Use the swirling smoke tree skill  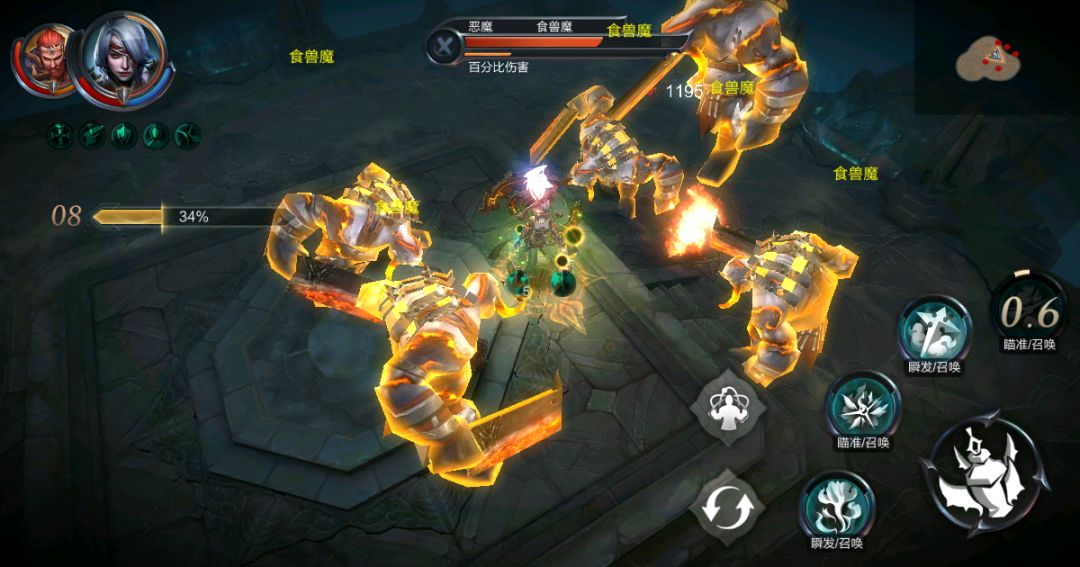(837, 505)
